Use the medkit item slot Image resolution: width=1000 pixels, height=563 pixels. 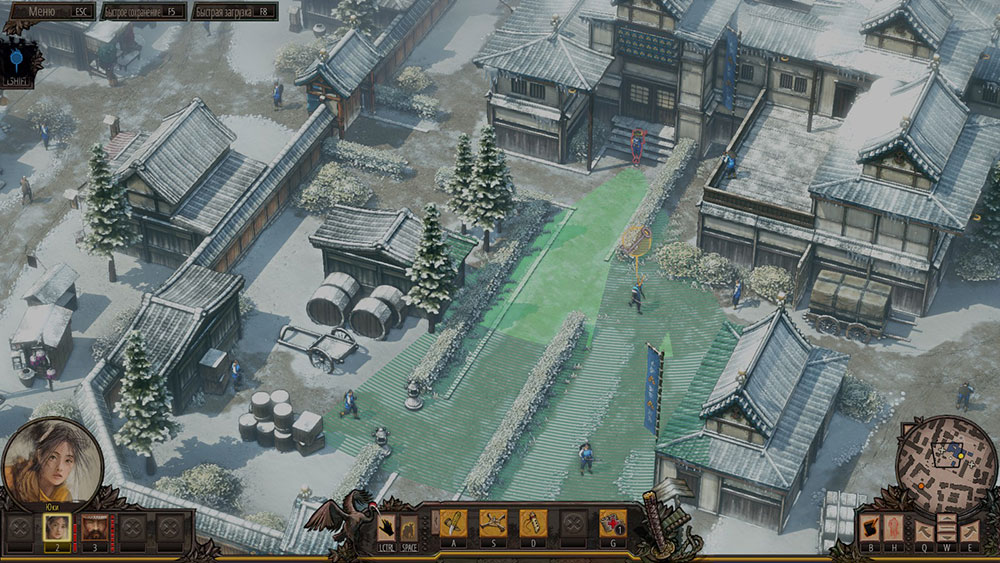tap(612, 523)
